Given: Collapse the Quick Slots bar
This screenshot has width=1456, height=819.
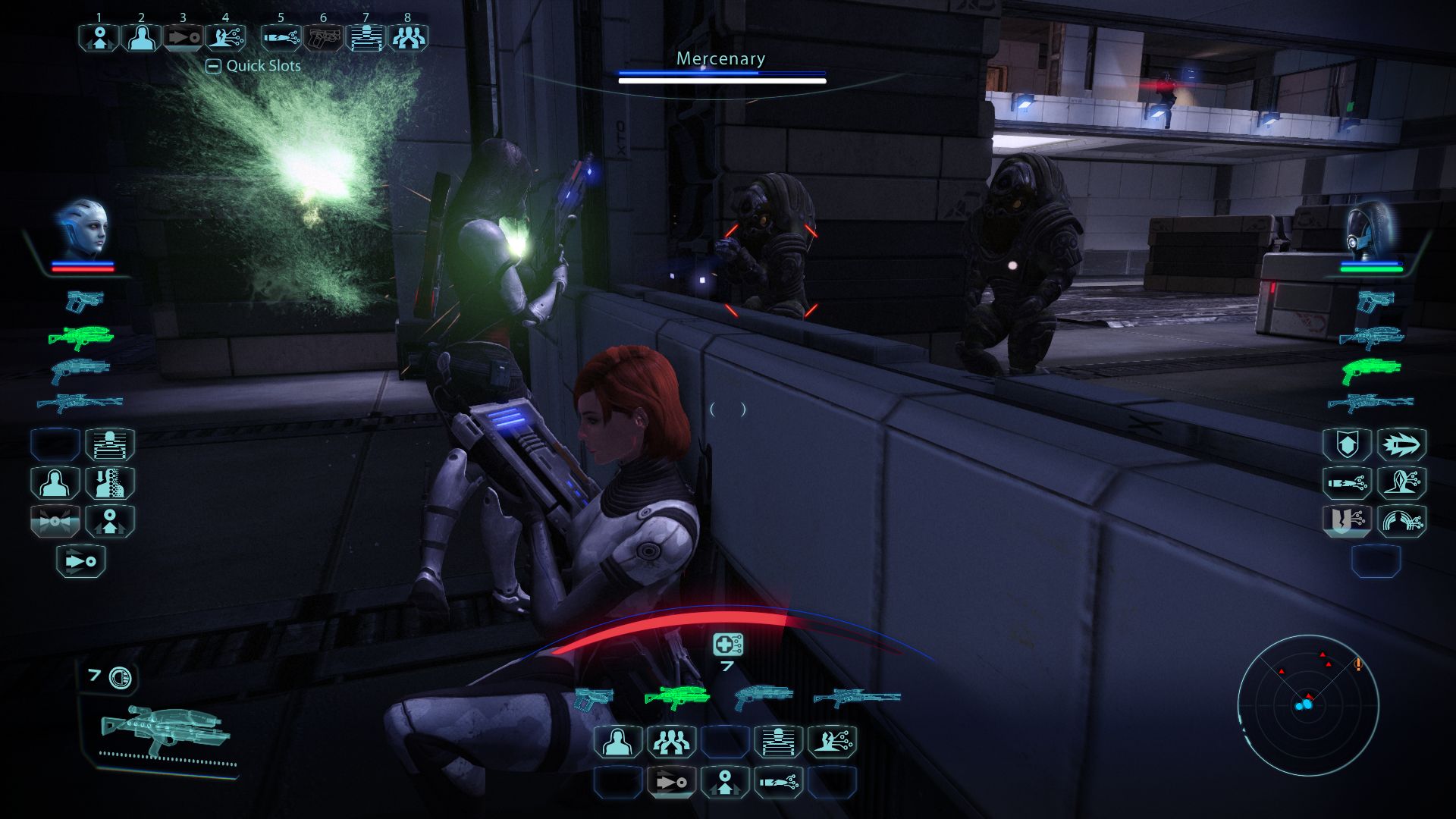Looking at the screenshot, I should (214, 66).
